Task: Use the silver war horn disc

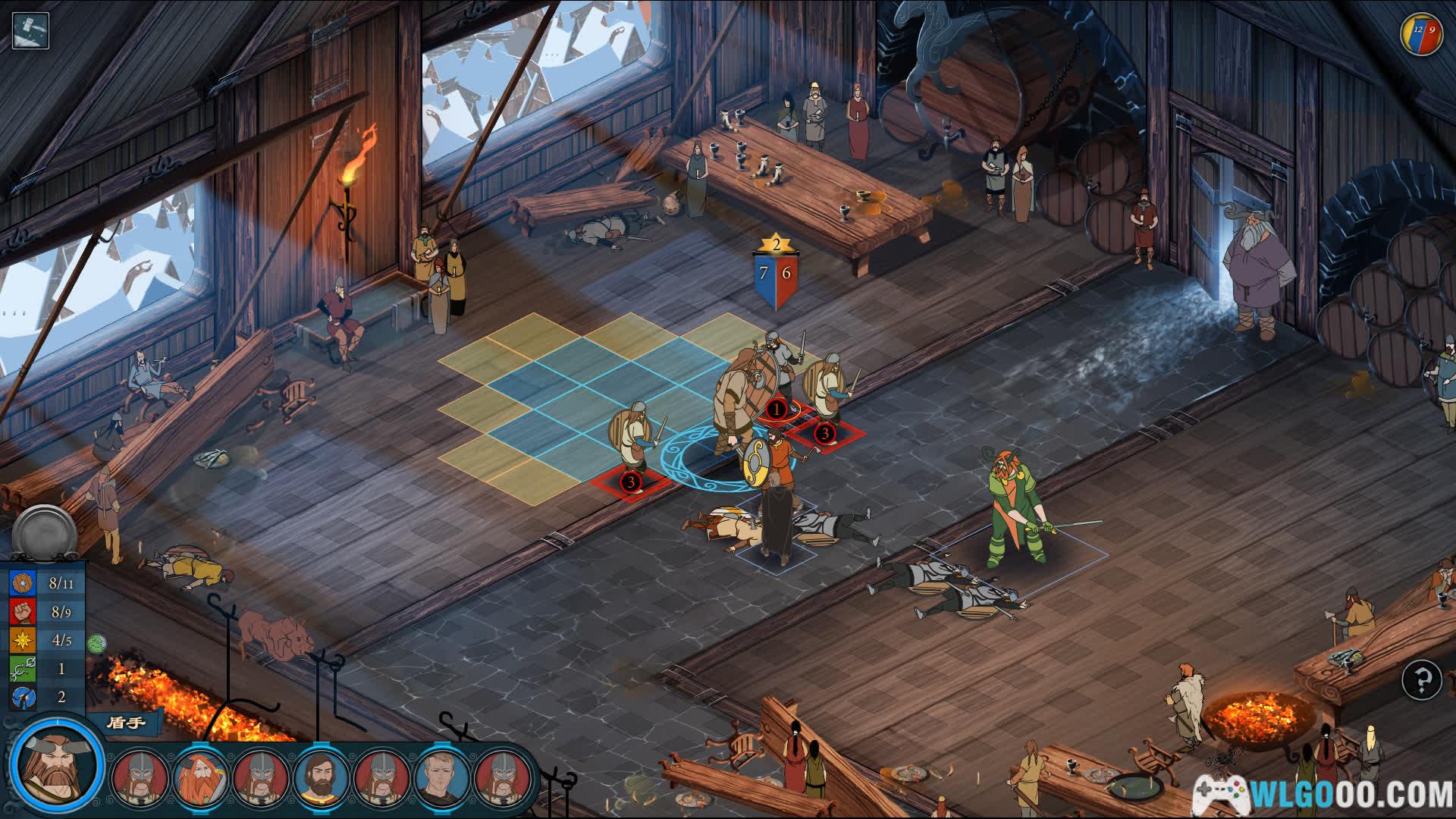Action: click(x=45, y=532)
